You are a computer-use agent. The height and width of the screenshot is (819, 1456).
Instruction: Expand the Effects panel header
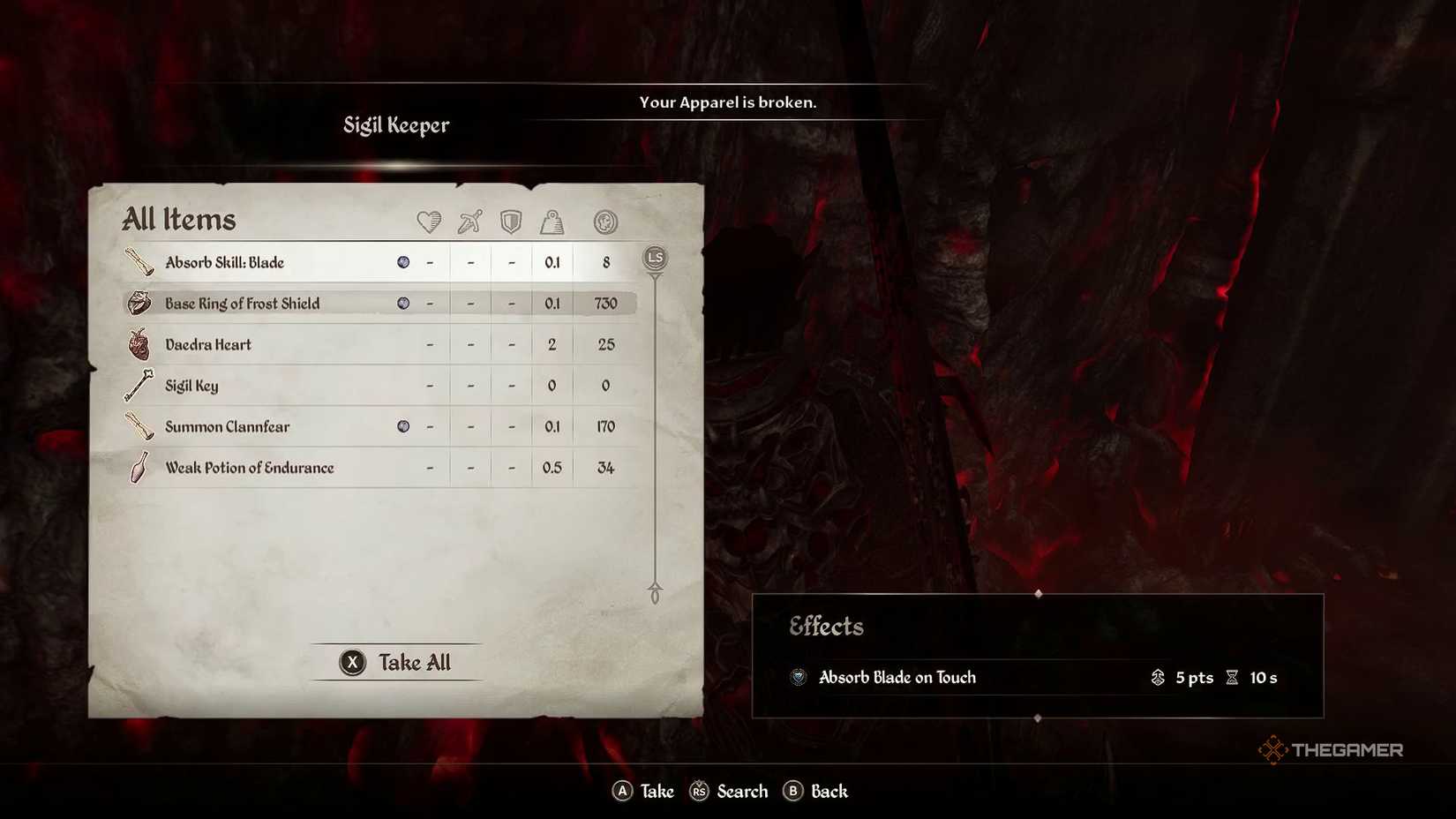[x=826, y=627]
